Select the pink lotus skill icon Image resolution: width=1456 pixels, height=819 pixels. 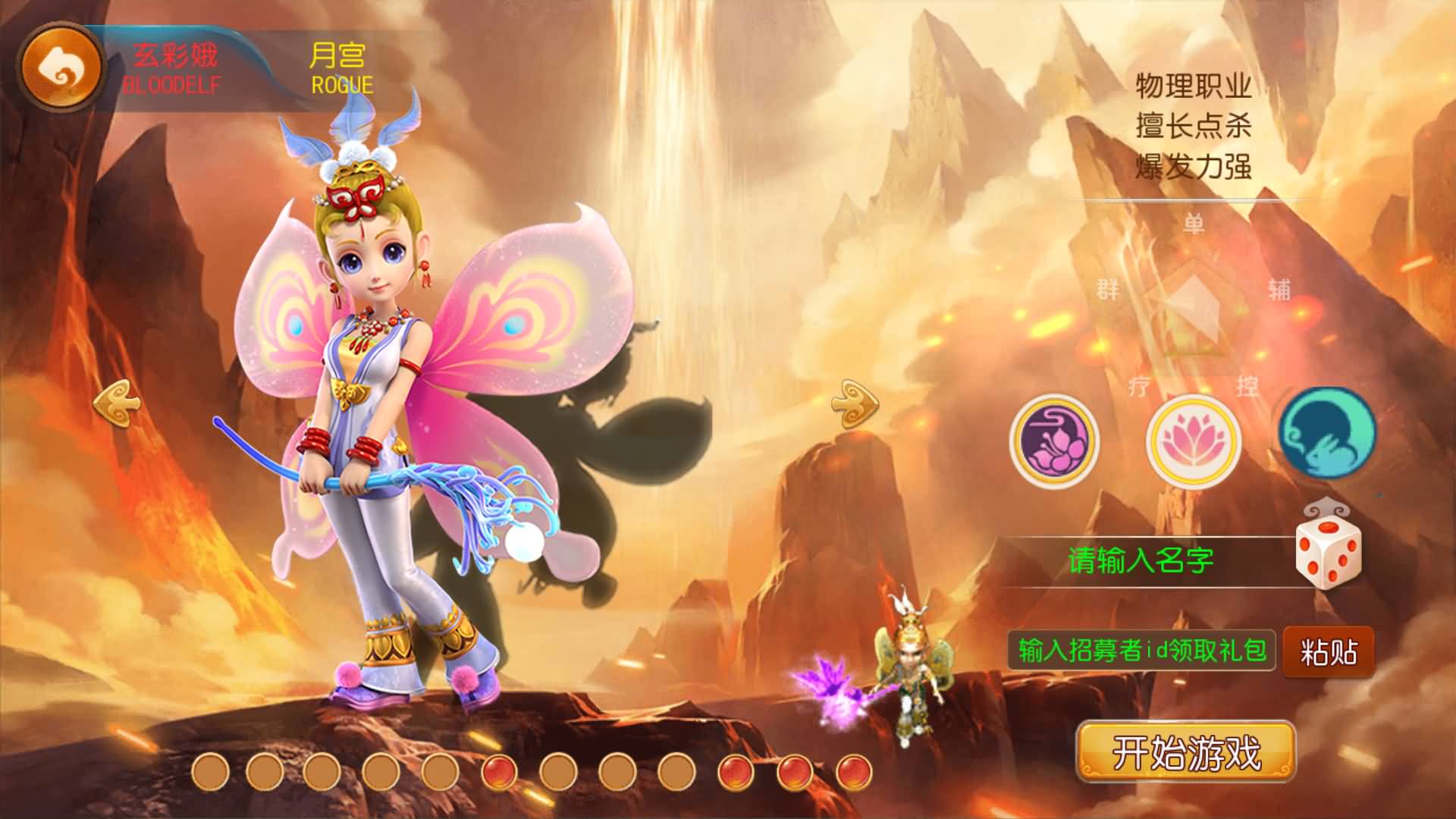(1192, 441)
